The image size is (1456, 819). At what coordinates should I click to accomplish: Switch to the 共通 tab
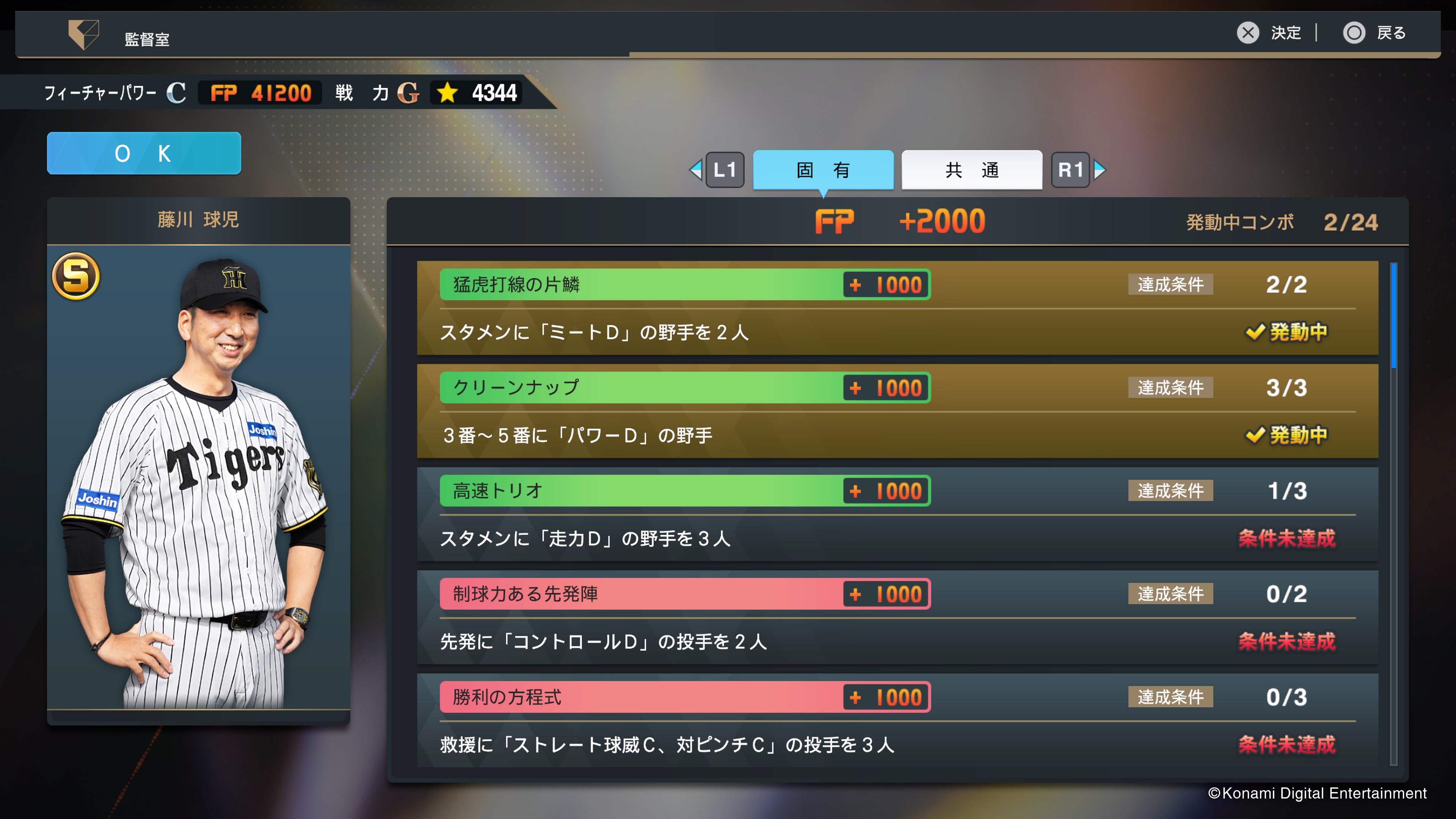point(971,169)
